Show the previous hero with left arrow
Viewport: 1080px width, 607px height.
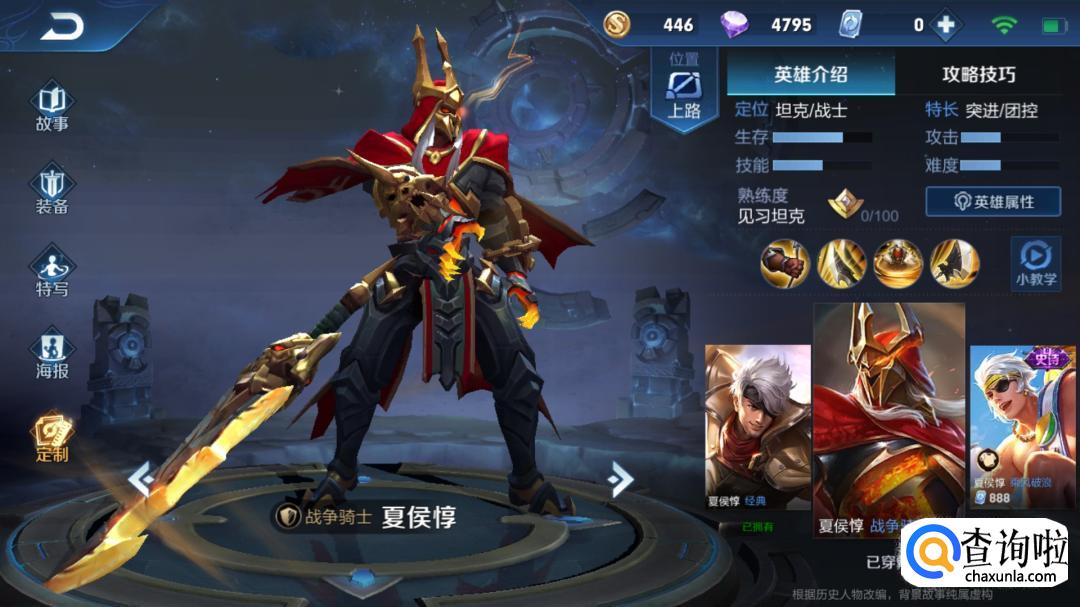coord(141,479)
